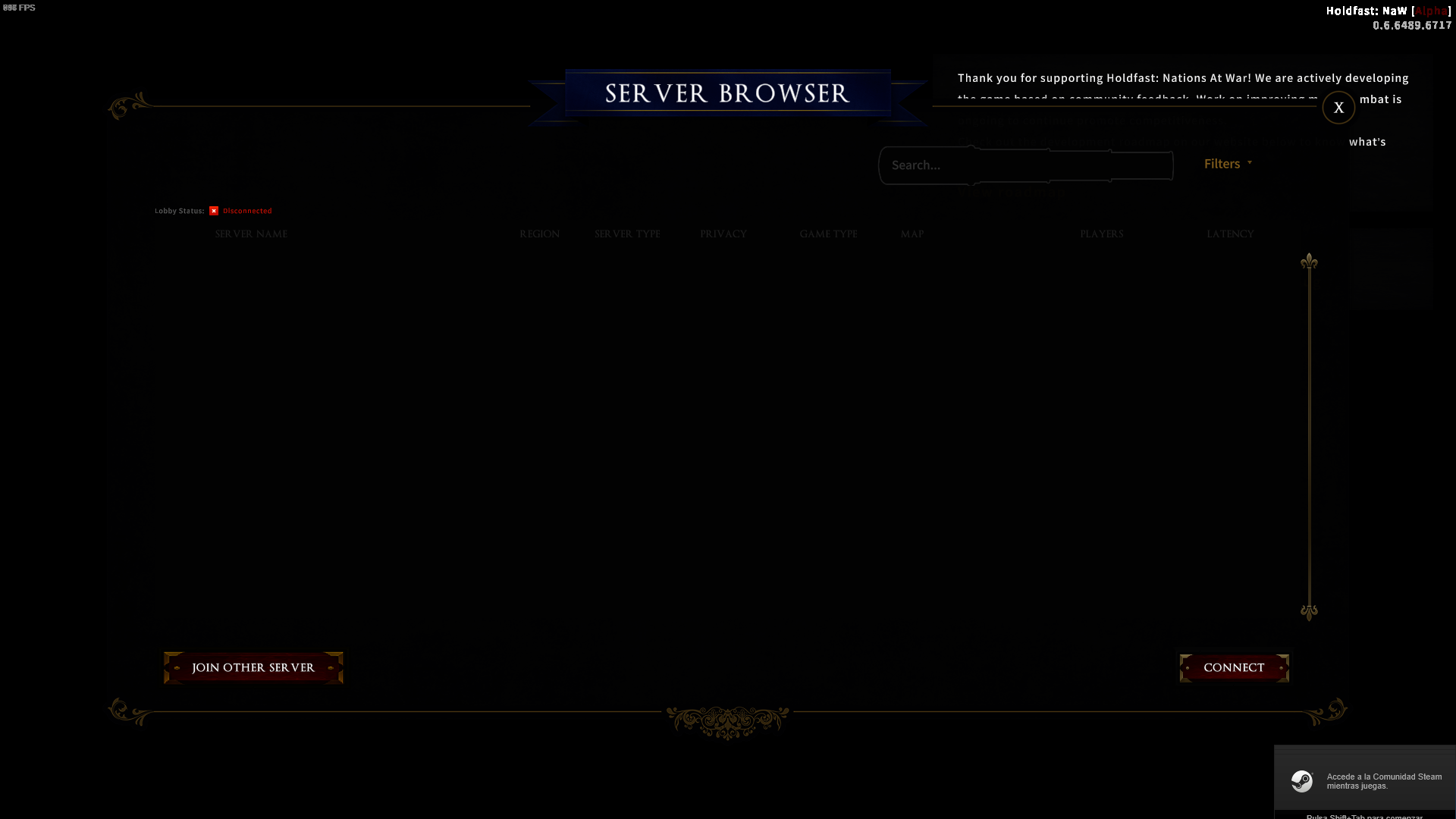
Task: Expand the caret arrow next to Filters
Action: click(x=1250, y=164)
